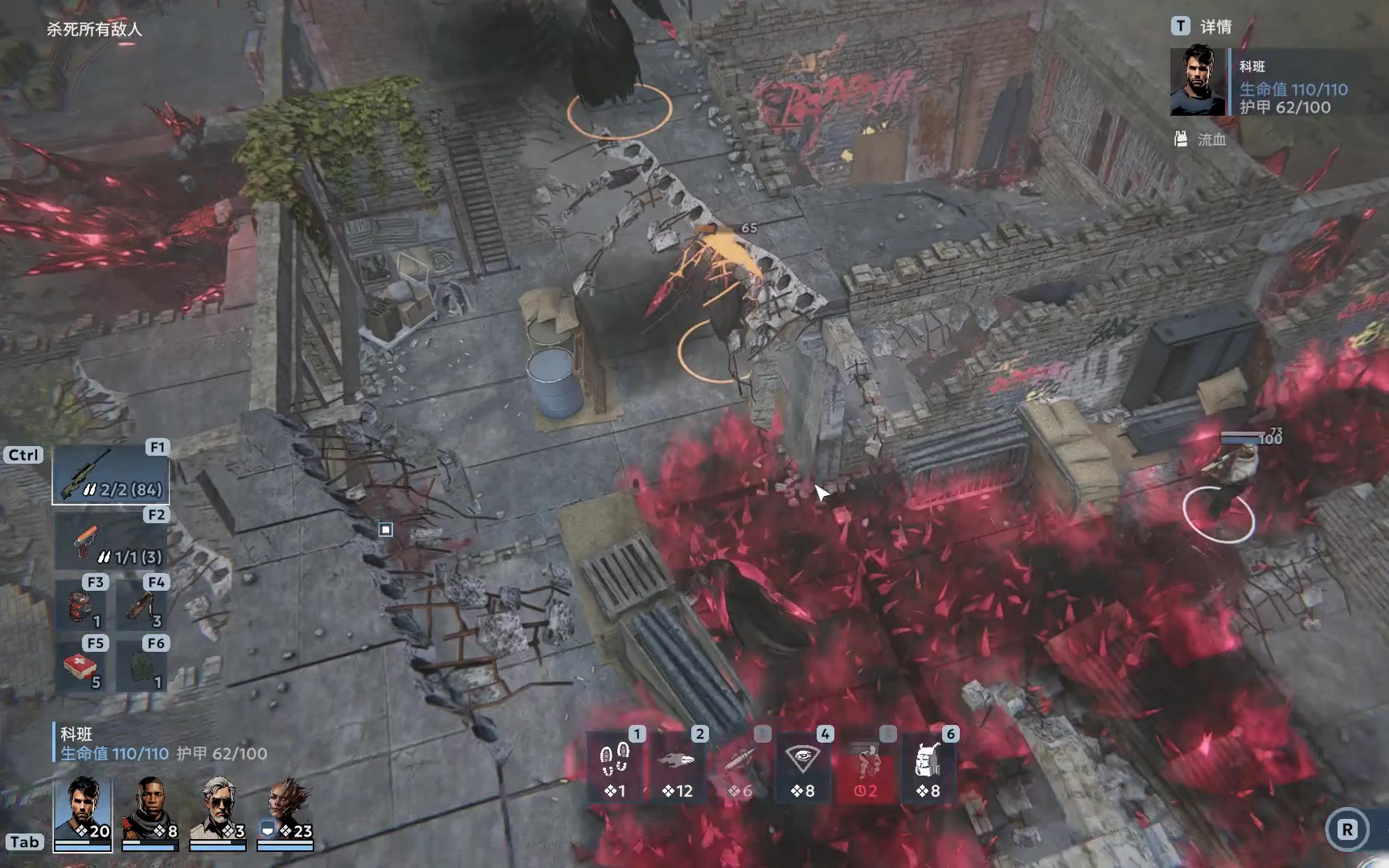This screenshot has height=868, width=1389.
Task: Click the 流血 bleeding status icon
Action: [x=1181, y=139]
